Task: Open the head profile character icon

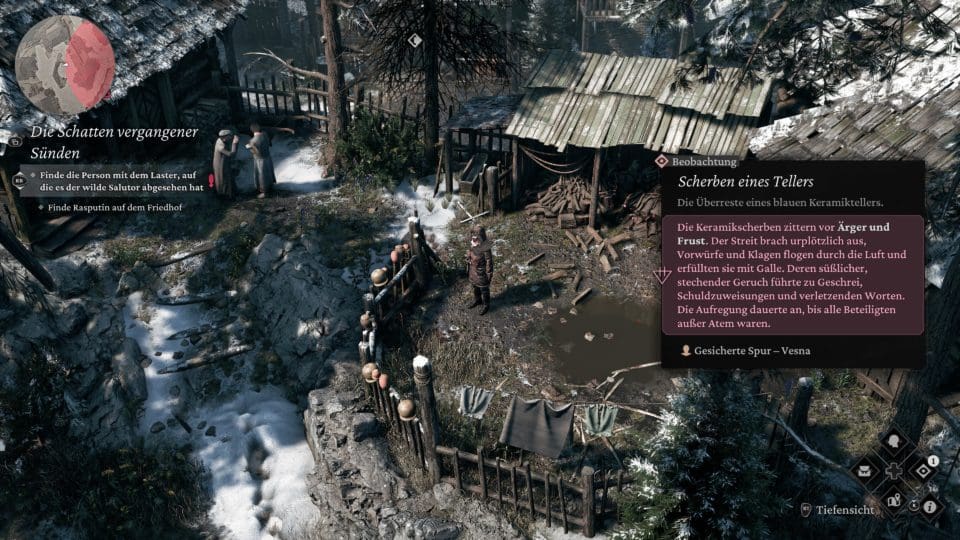Action: (x=893, y=441)
